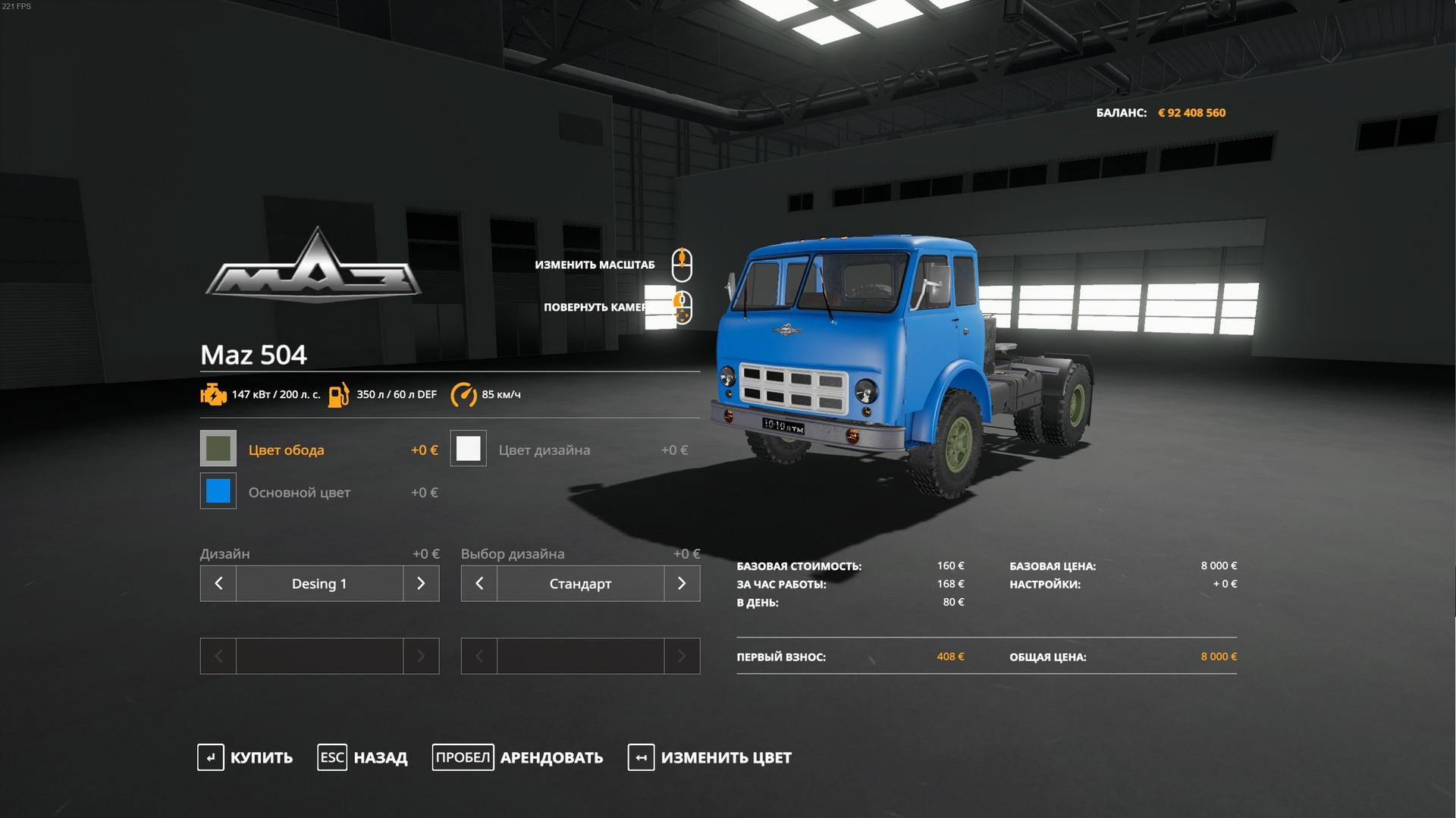Image resolution: width=1456 pixels, height=818 pixels.
Task: Advance to next option after Стандарт
Action: click(682, 584)
